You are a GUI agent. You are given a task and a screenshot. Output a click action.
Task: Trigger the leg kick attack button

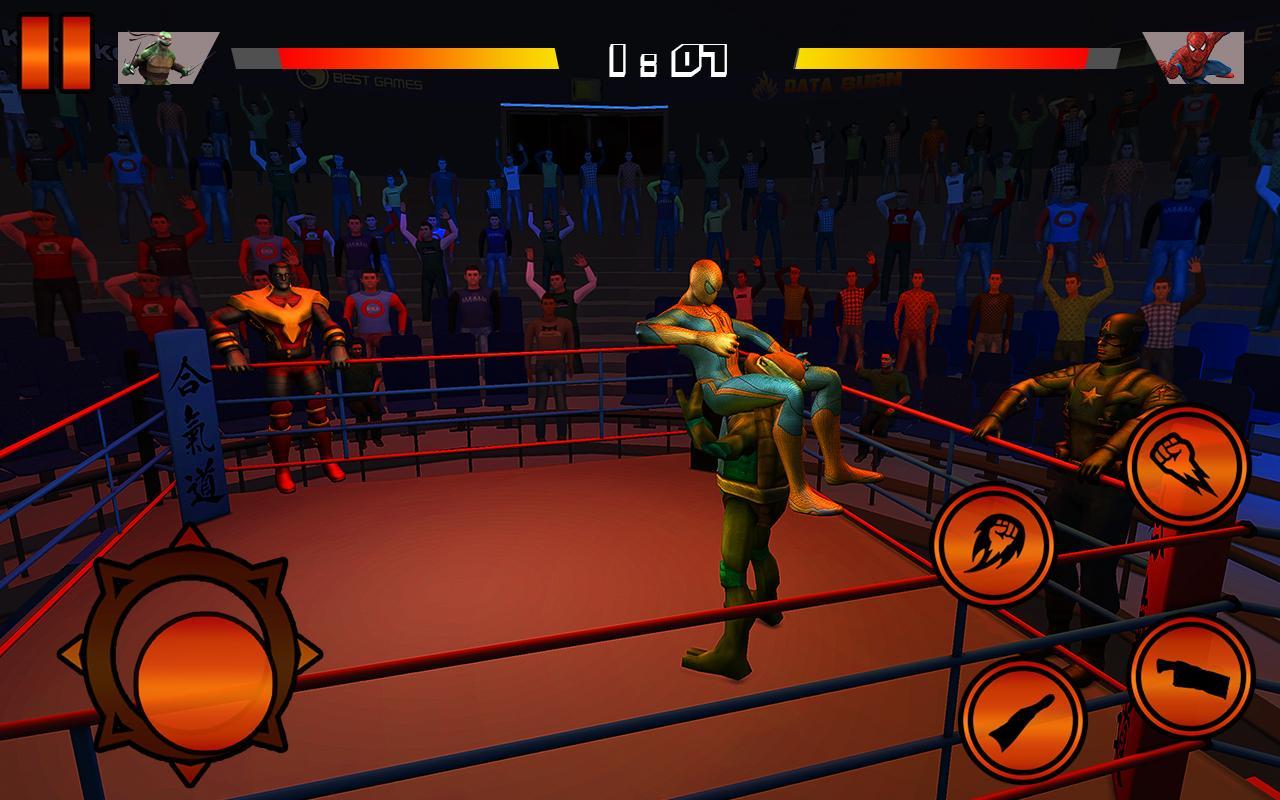point(1023,720)
